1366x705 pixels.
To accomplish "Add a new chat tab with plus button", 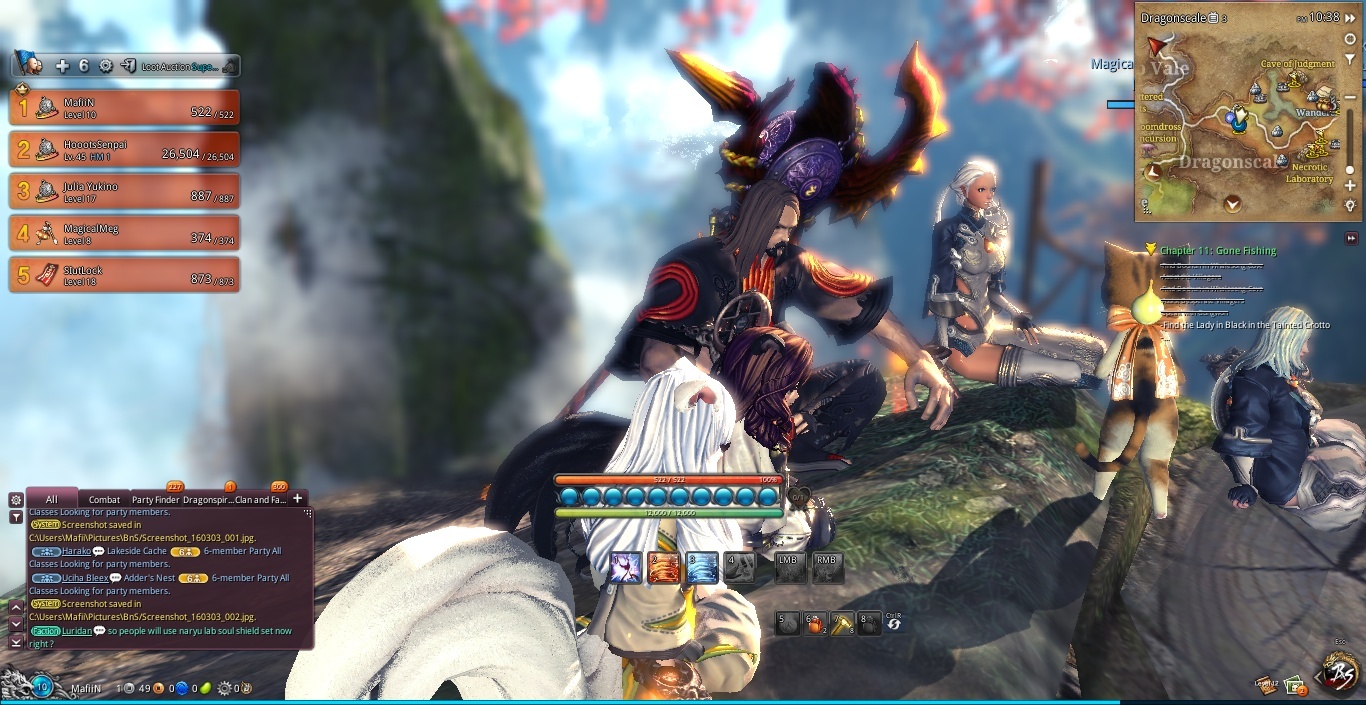I will click(x=297, y=498).
